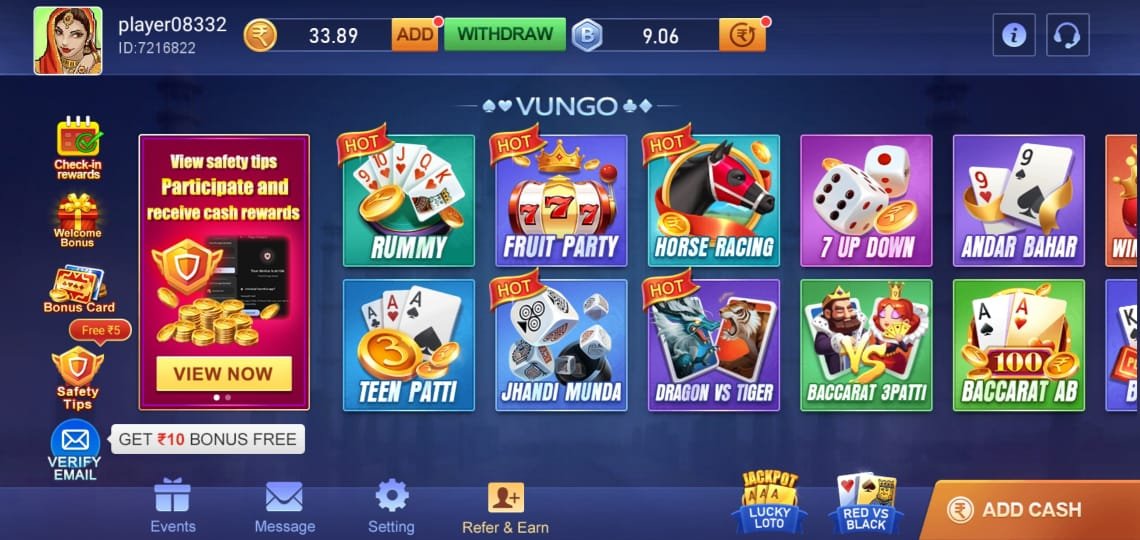Click the ADD CASH button
Image resolution: width=1140 pixels, height=540 pixels.
(1030, 509)
